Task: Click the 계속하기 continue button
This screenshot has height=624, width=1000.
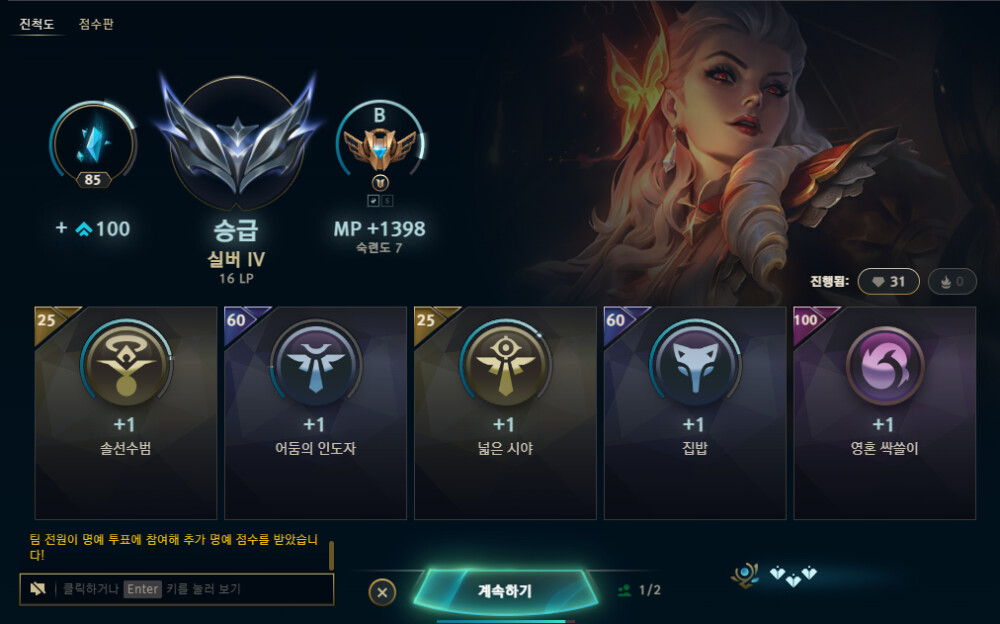Action: [x=504, y=591]
